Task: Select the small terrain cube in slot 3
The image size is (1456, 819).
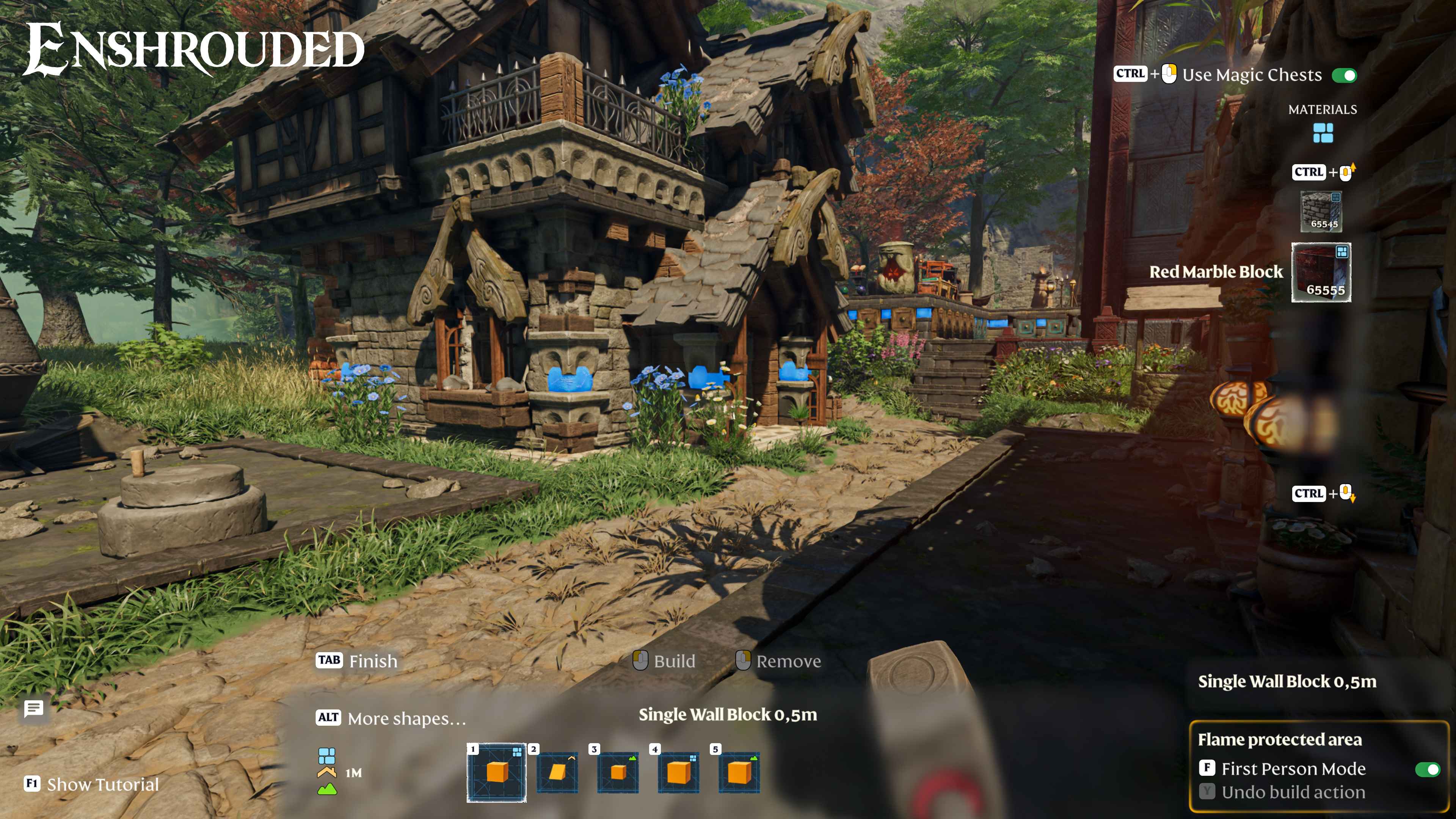Action: [x=618, y=772]
